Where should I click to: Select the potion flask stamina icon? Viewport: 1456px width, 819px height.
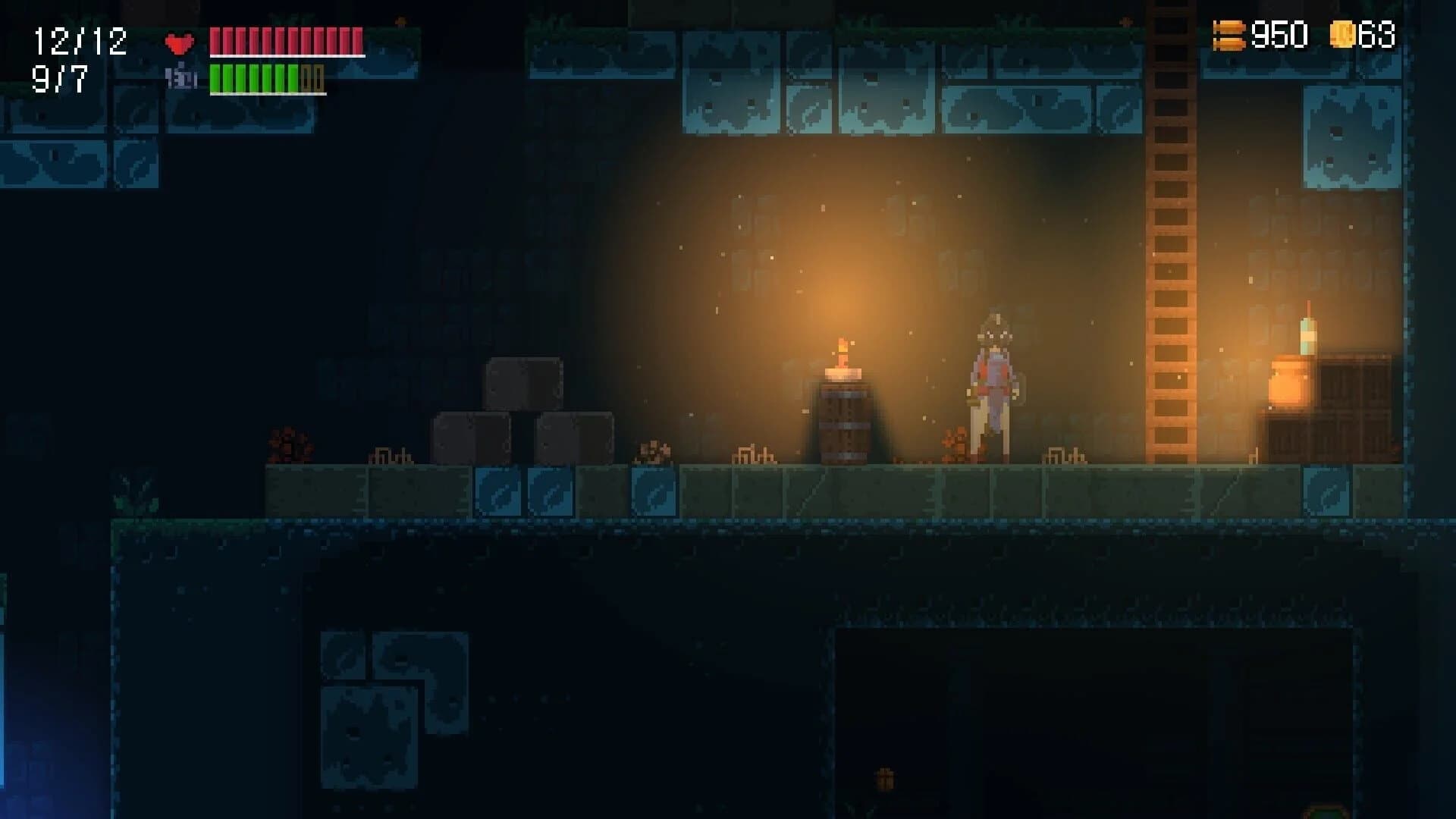tap(182, 79)
